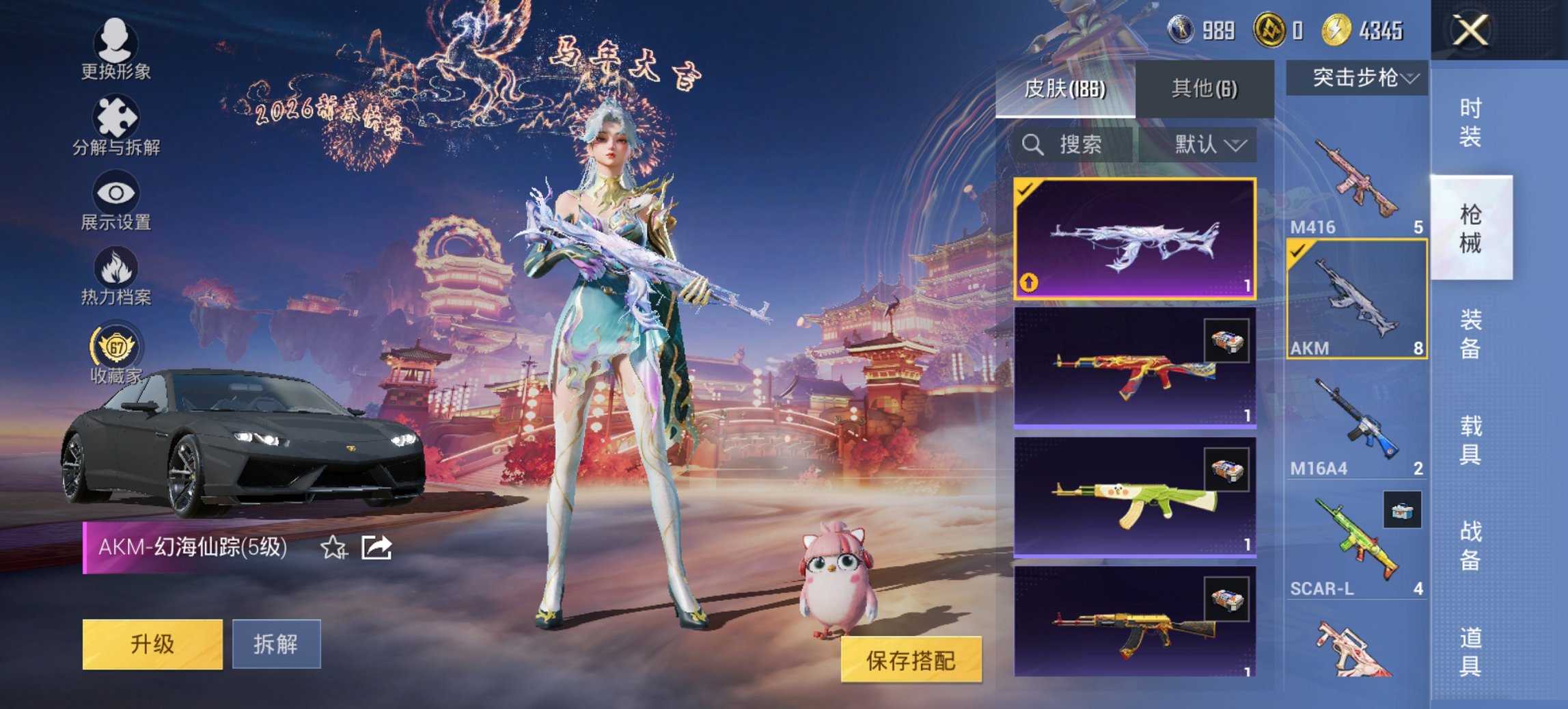Open the search 搜索 magnifier icon
The image size is (1568, 709).
point(1032,145)
